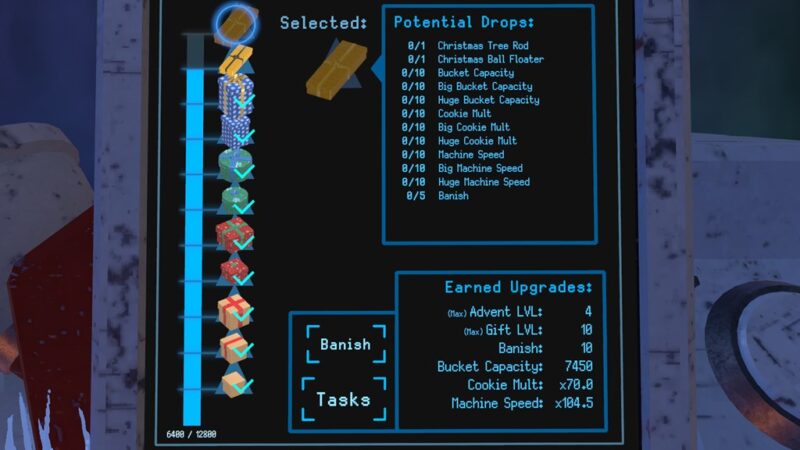This screenshot has width=800, height=450.
Task: Open the Tasks button
Action: (x=343, y=400)
